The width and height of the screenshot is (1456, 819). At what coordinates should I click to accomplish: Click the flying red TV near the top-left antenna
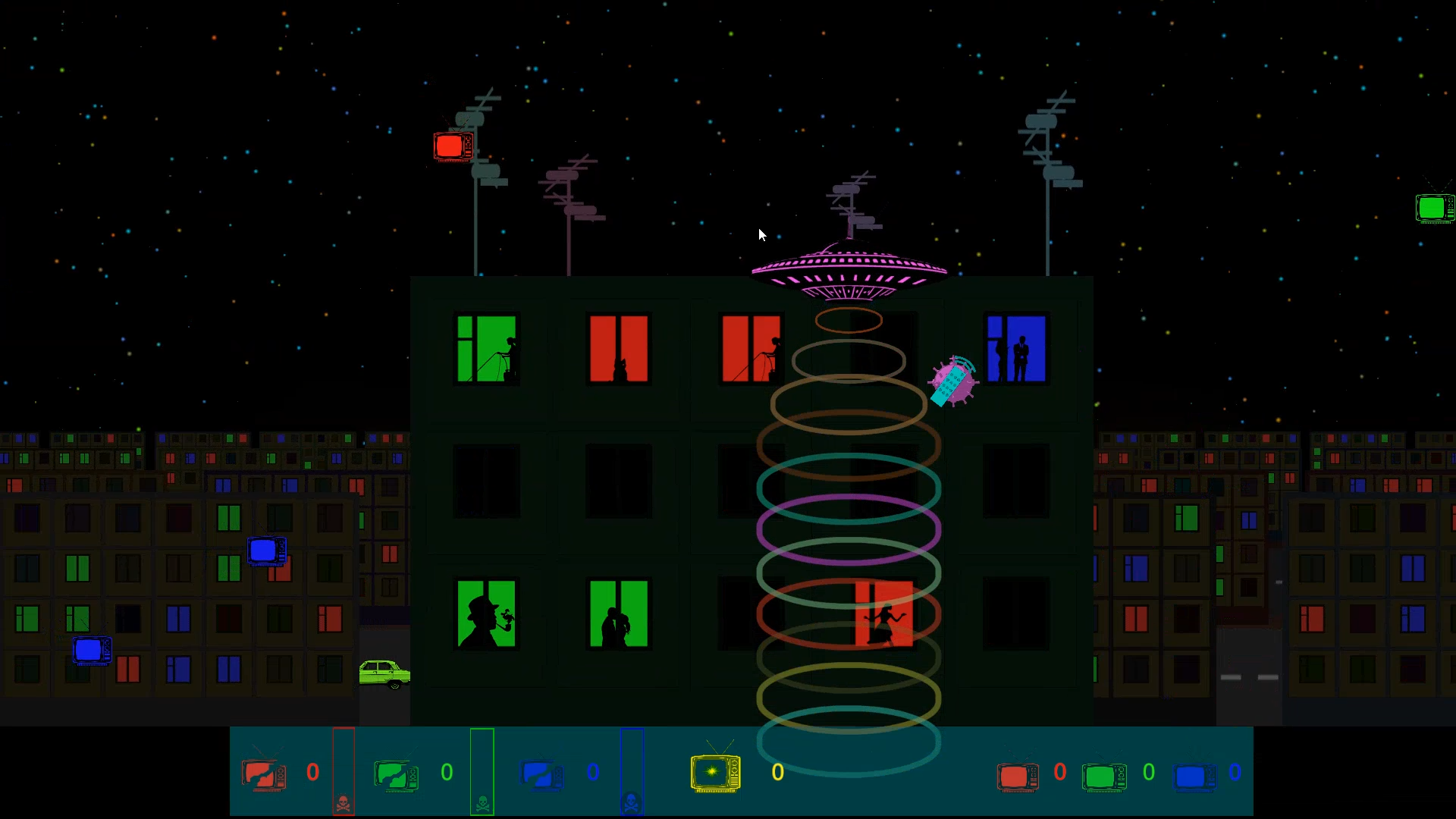point(453,145)
